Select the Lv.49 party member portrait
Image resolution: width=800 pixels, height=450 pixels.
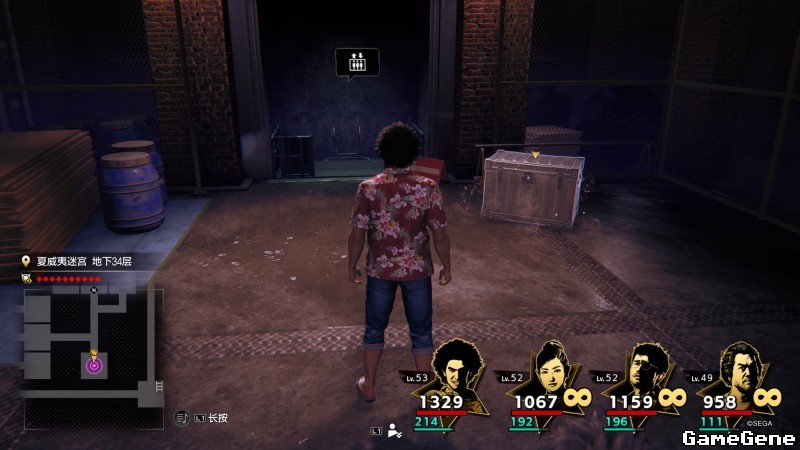coord(738,370)
